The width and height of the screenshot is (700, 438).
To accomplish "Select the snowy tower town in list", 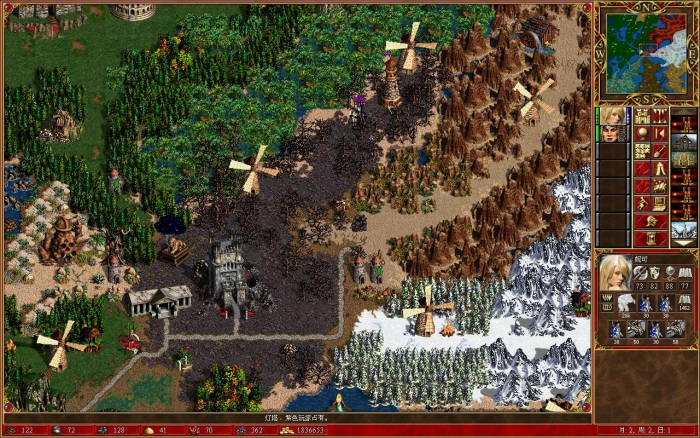I will coord(684,232).
